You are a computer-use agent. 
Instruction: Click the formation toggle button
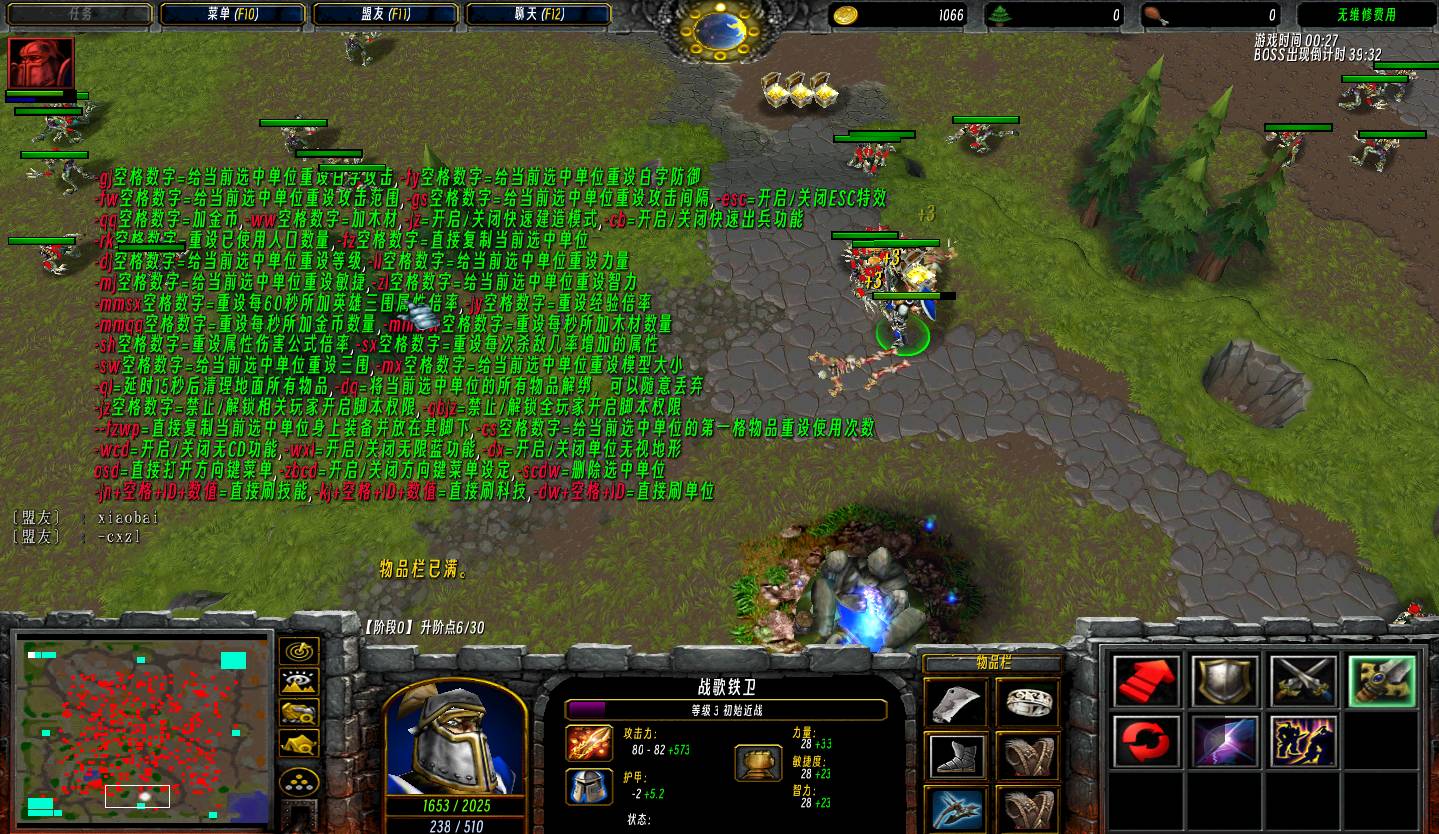(299, 781)
